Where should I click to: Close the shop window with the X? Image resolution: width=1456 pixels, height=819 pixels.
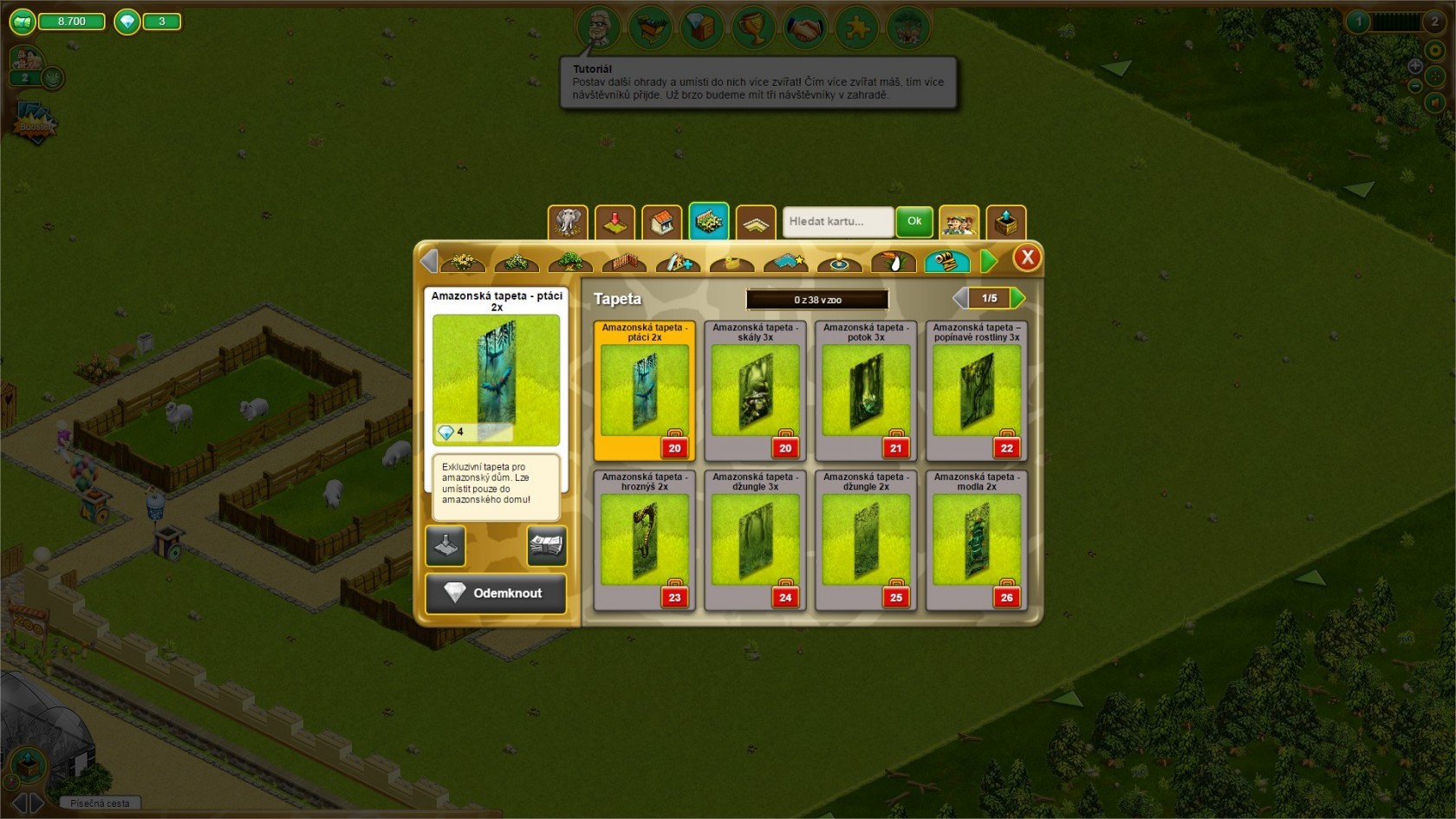pyautogui.click(x=1027, y=257)
